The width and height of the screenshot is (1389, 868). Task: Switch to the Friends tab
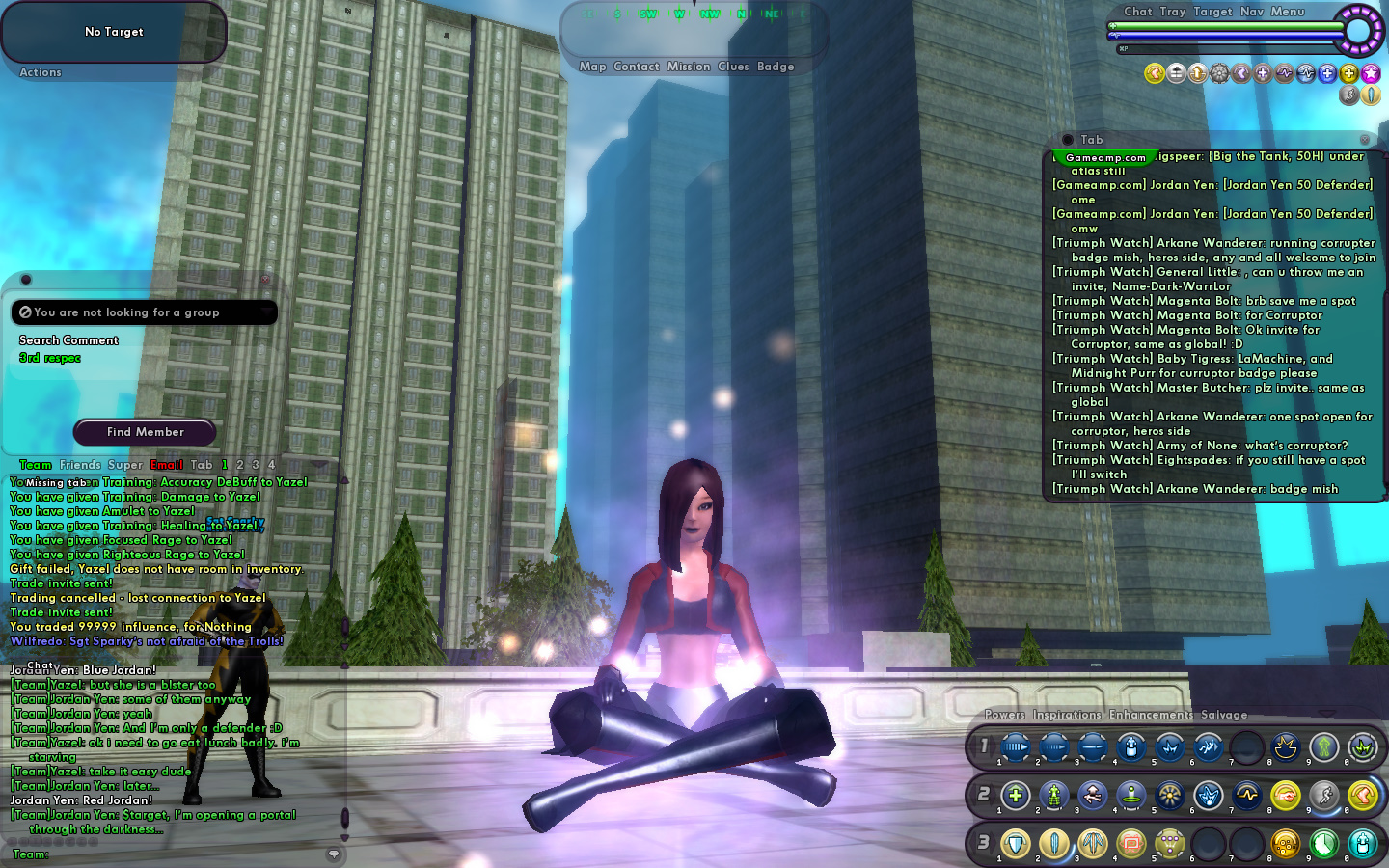point(80,465)
